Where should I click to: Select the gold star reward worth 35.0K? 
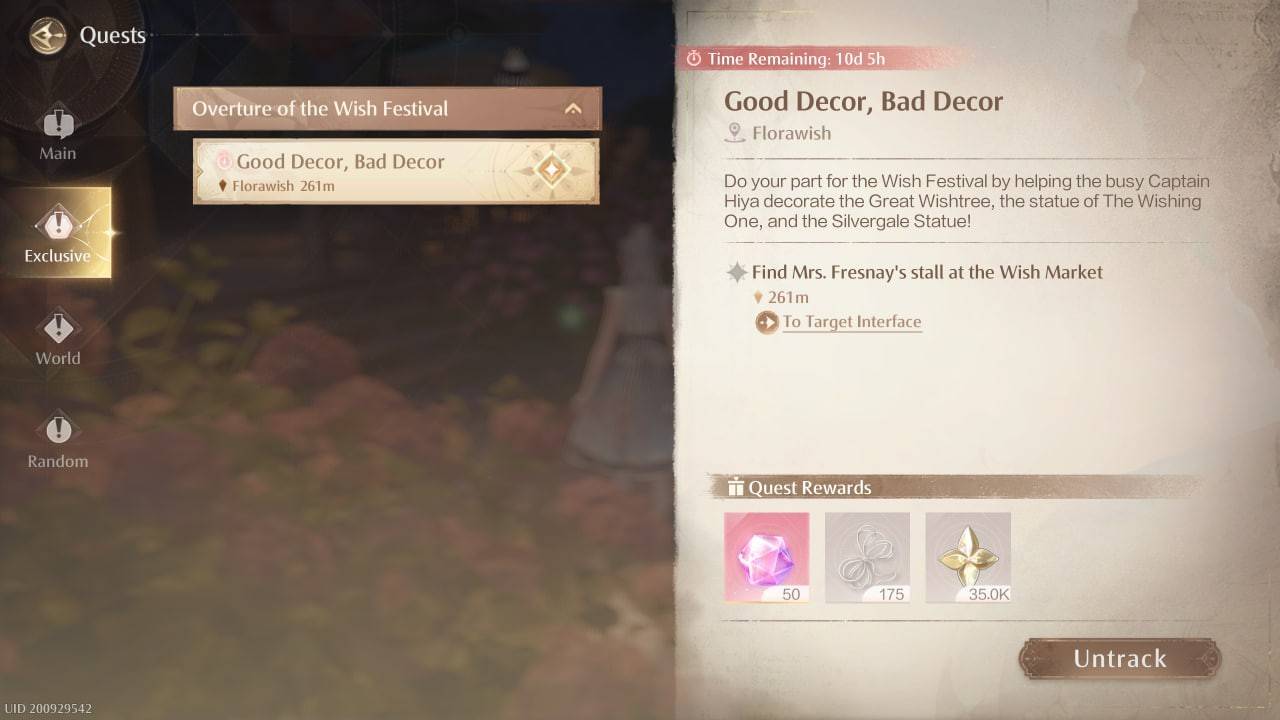tap(967, 556)
